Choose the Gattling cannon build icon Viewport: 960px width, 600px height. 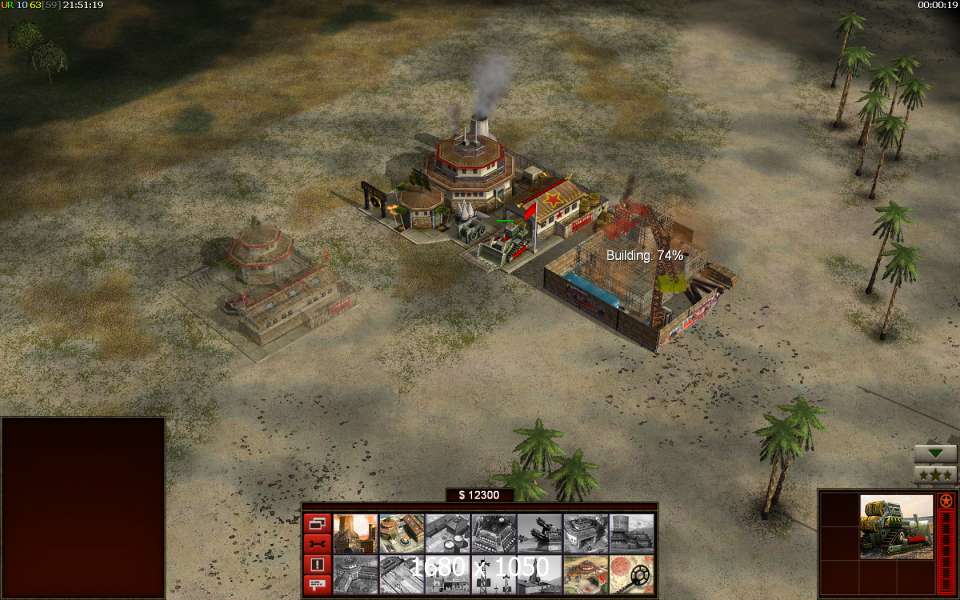pos(539,533)
